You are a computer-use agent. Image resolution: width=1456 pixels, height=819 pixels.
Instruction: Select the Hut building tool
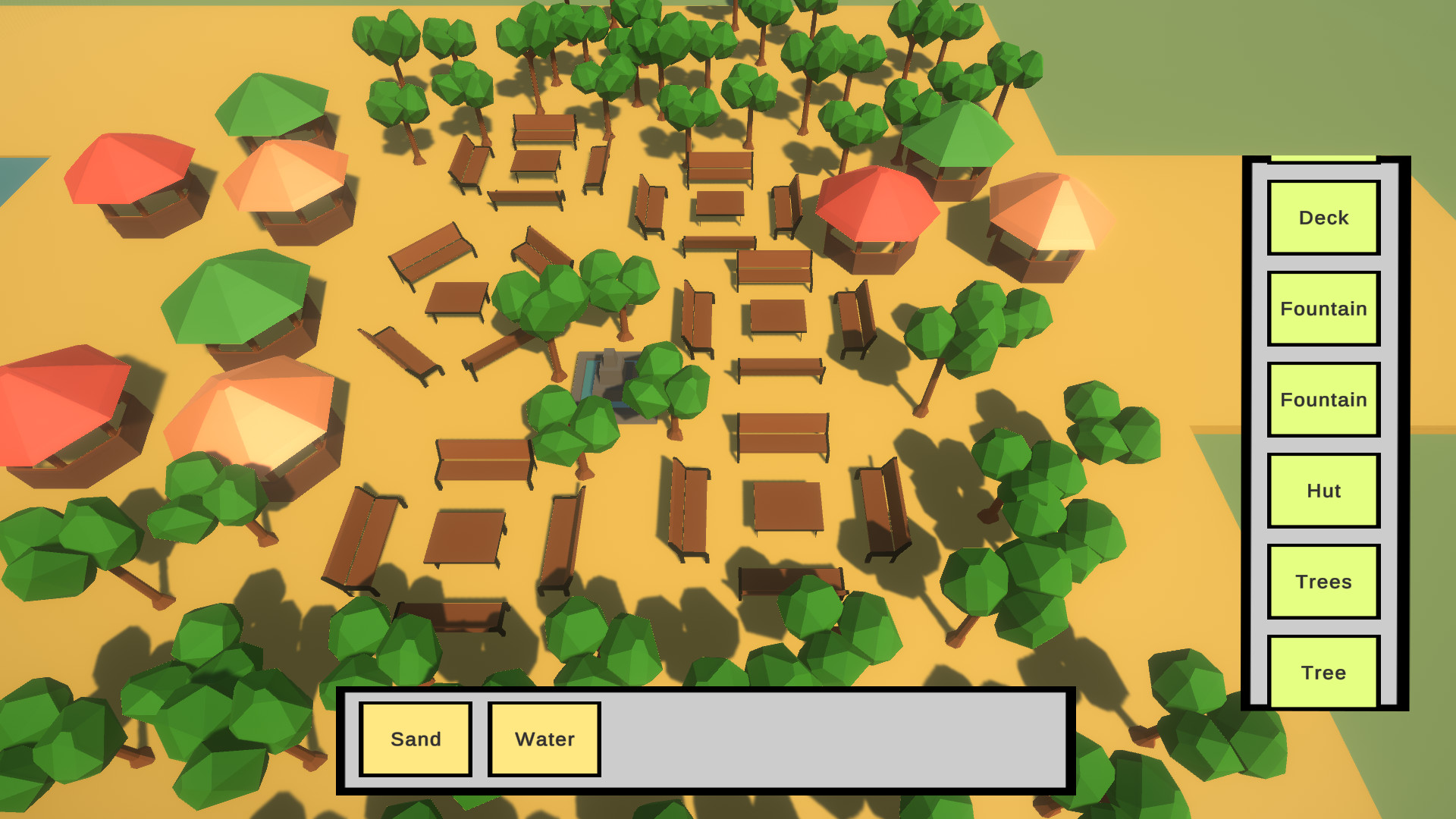1323,491
